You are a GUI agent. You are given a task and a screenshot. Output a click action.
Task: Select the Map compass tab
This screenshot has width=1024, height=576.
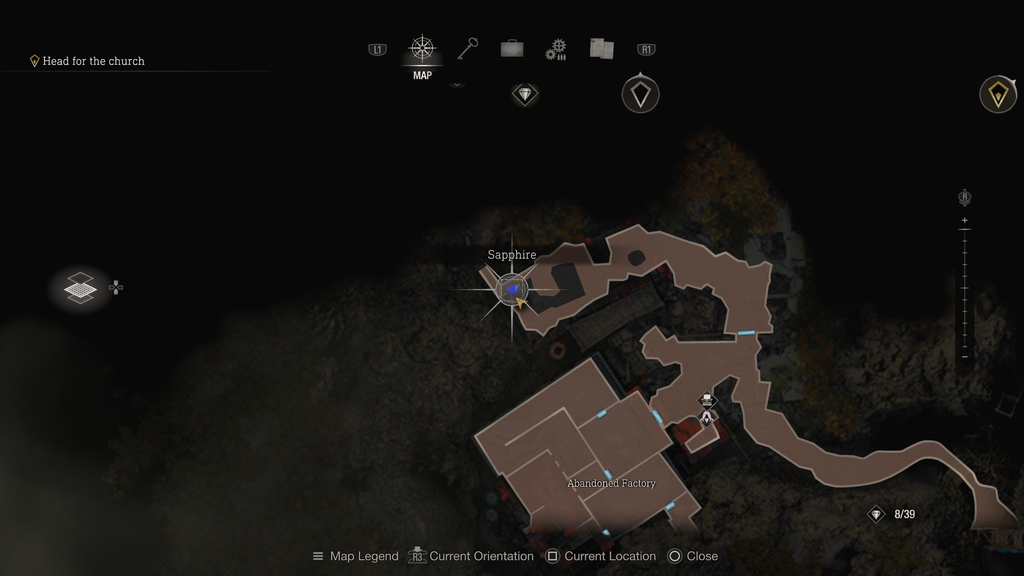[422, 49]
